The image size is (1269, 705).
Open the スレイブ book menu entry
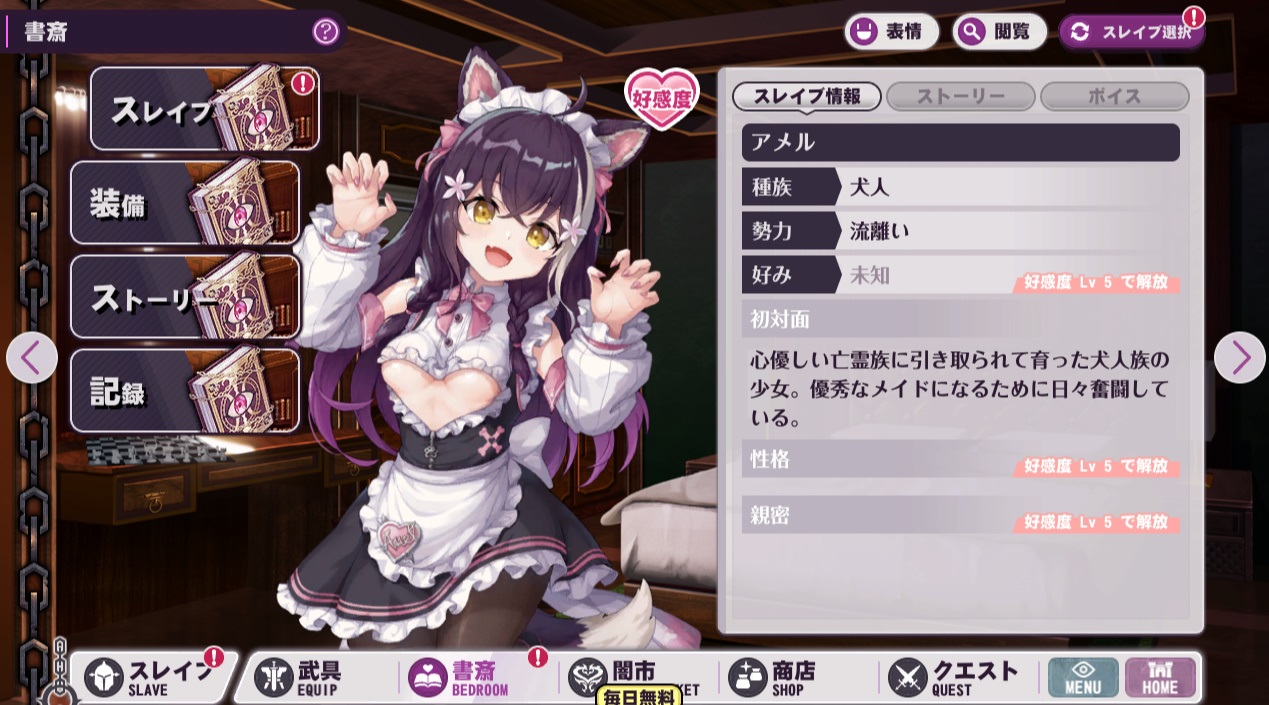click(x=205, y=109)
